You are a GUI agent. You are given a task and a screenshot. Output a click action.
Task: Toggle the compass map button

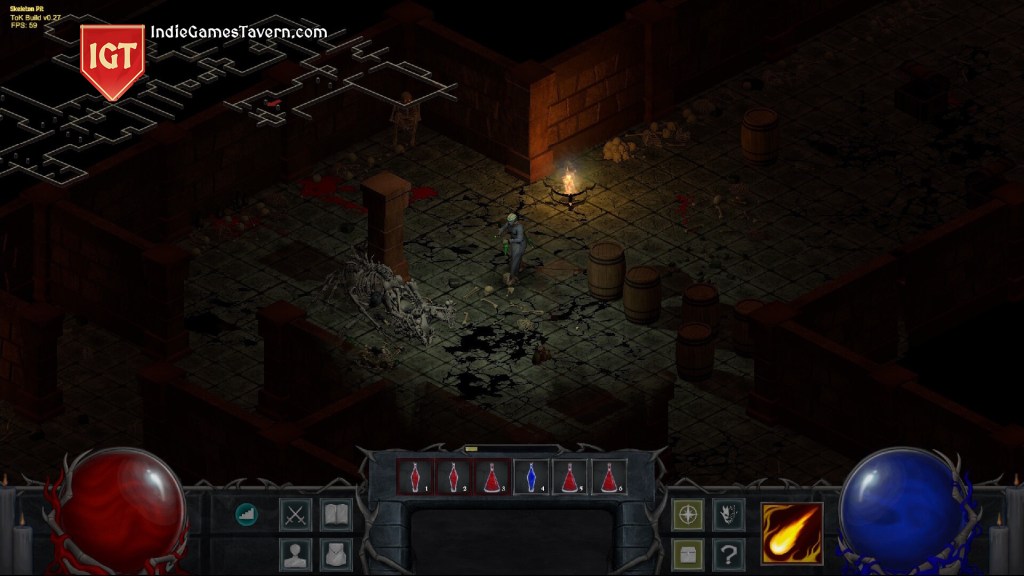687,515
